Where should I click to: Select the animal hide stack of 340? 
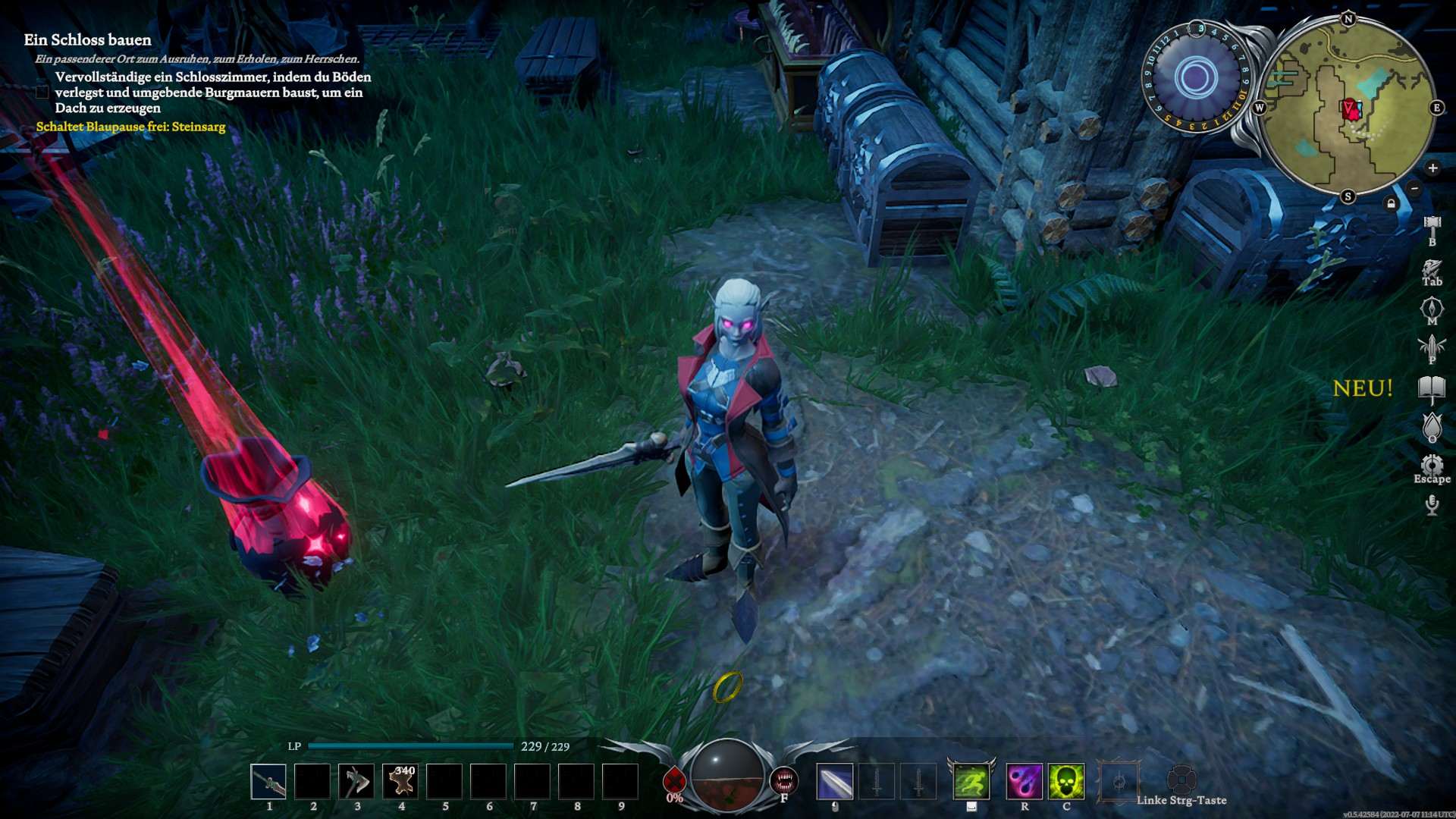tap(400, 782)
